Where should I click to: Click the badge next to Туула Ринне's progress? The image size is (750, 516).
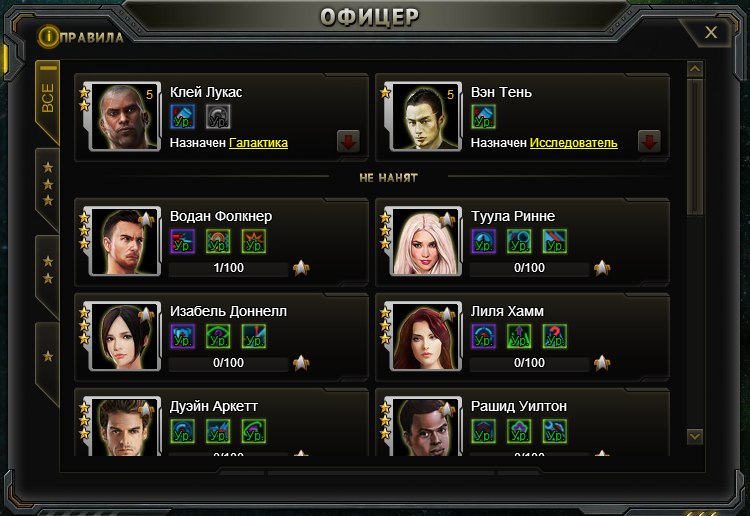click(x=601, y=268)
